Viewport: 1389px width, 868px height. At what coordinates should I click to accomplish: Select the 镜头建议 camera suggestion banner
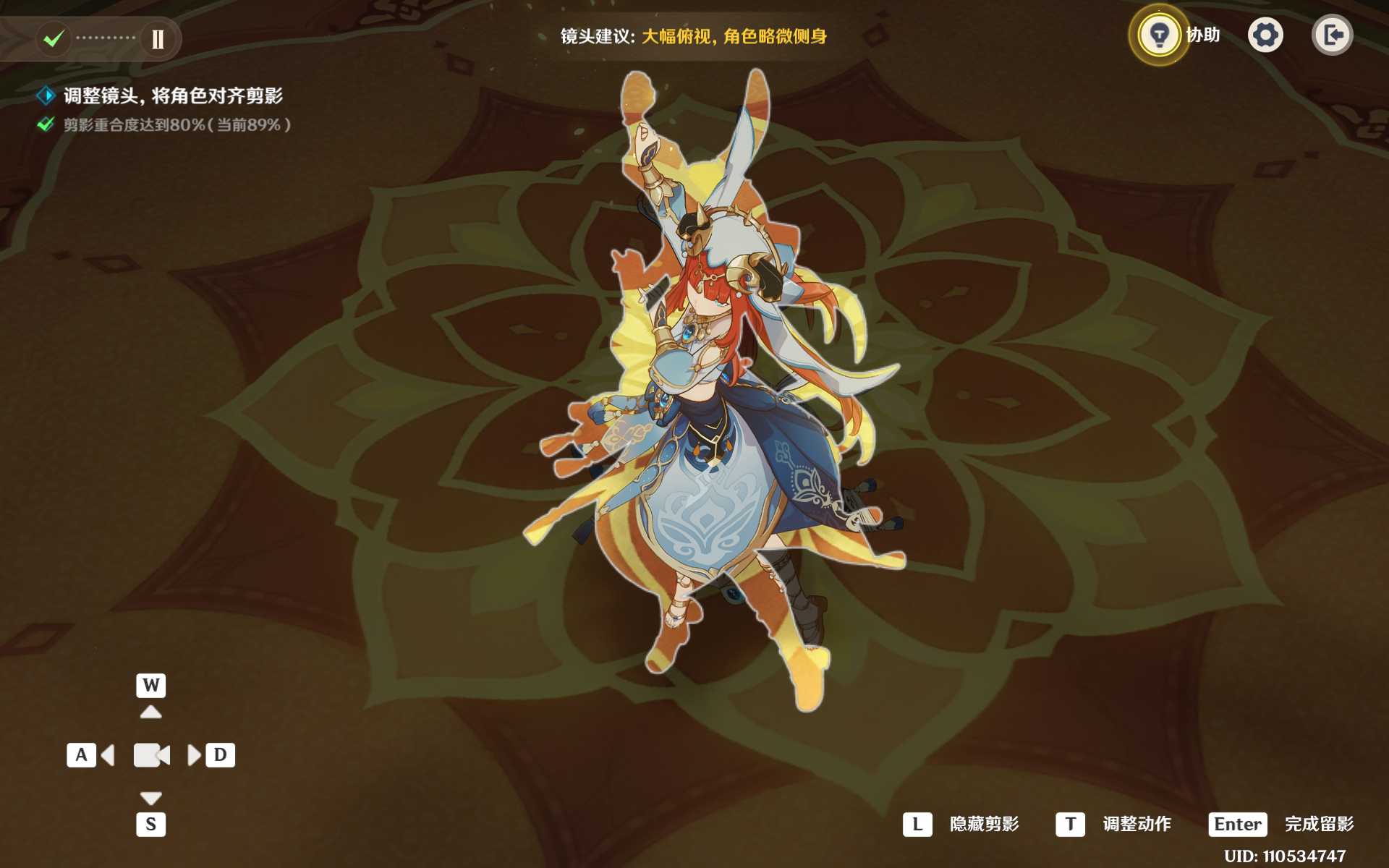[693, 35]
